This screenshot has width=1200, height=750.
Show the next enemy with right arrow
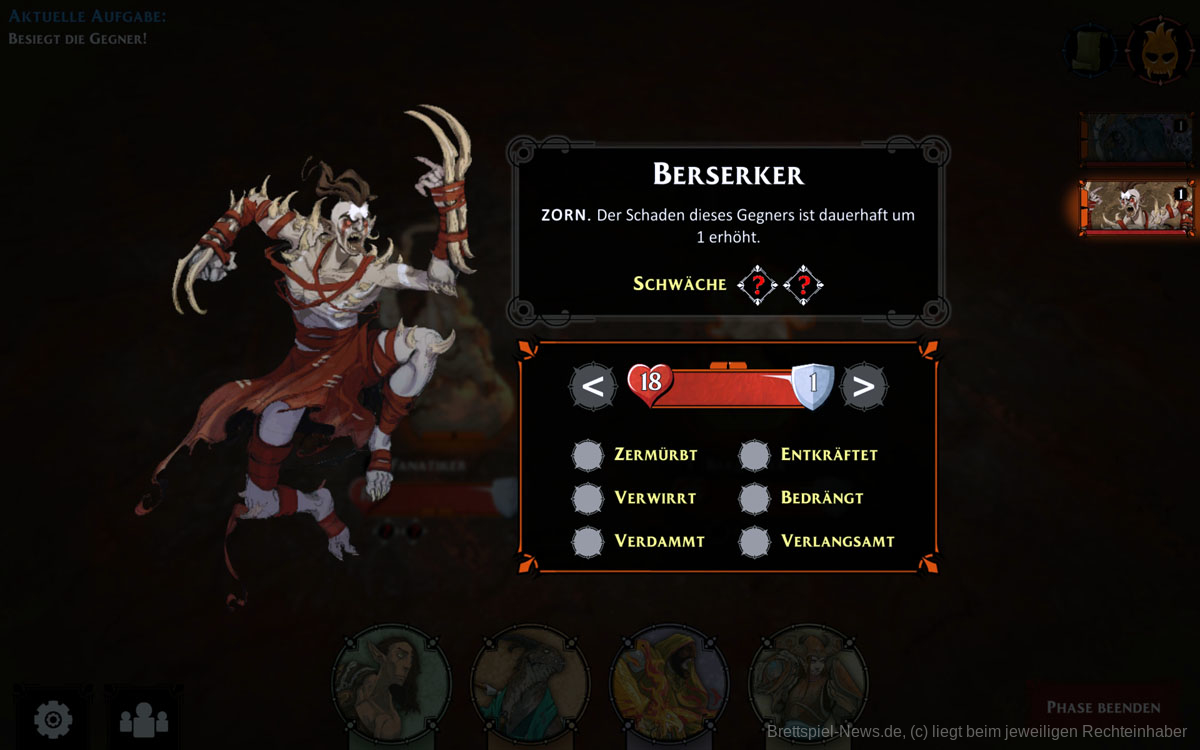tap(864, 386)
